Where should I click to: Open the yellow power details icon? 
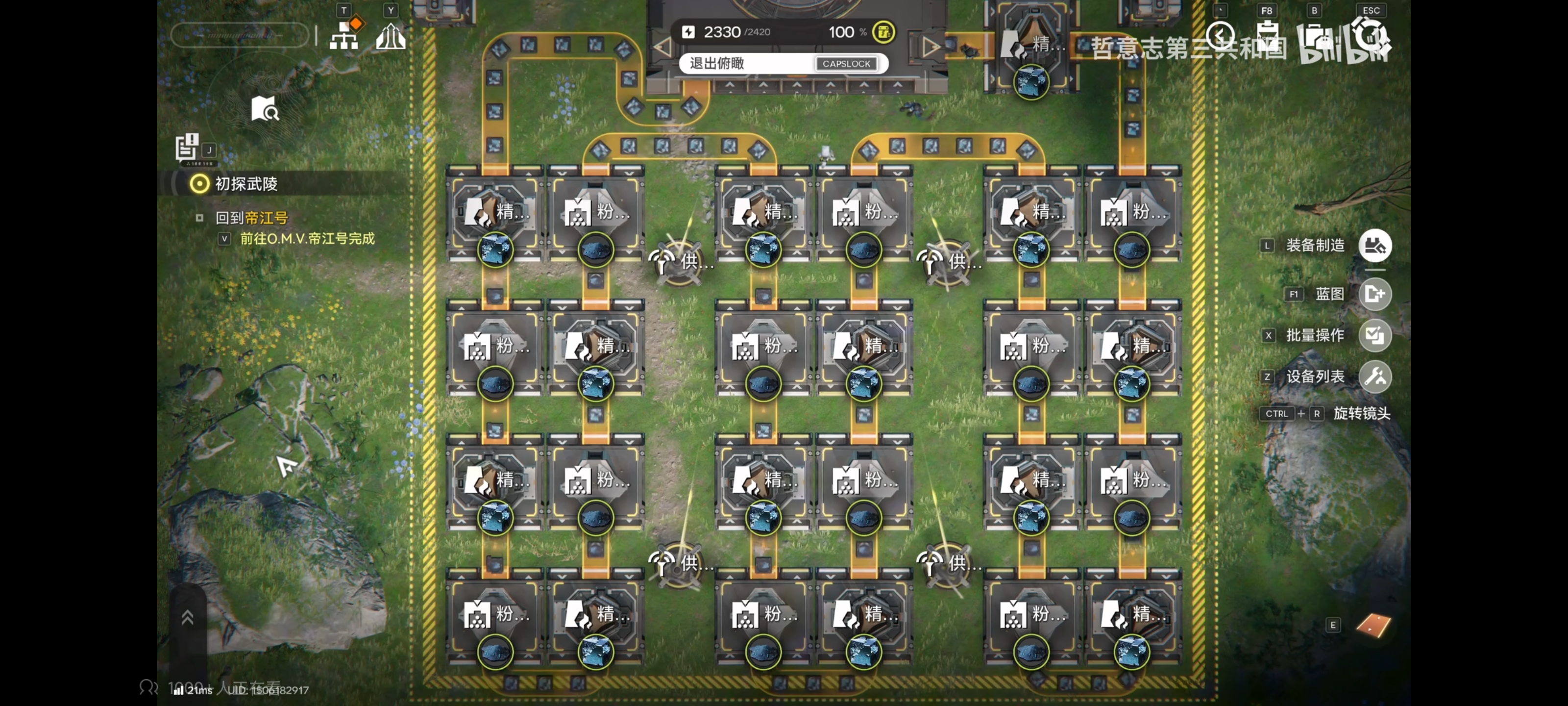(883, 32)
